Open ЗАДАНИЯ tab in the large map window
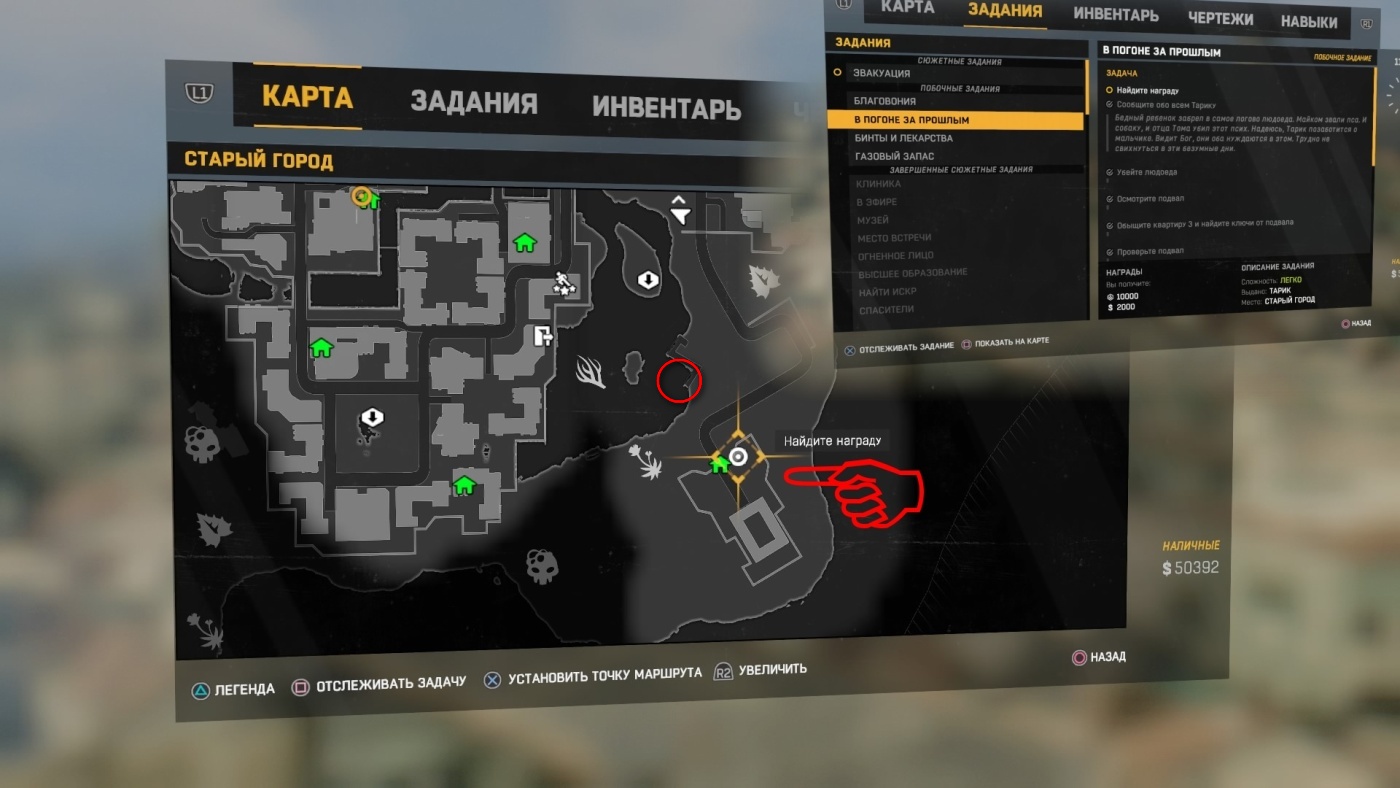 coord(473,102)
